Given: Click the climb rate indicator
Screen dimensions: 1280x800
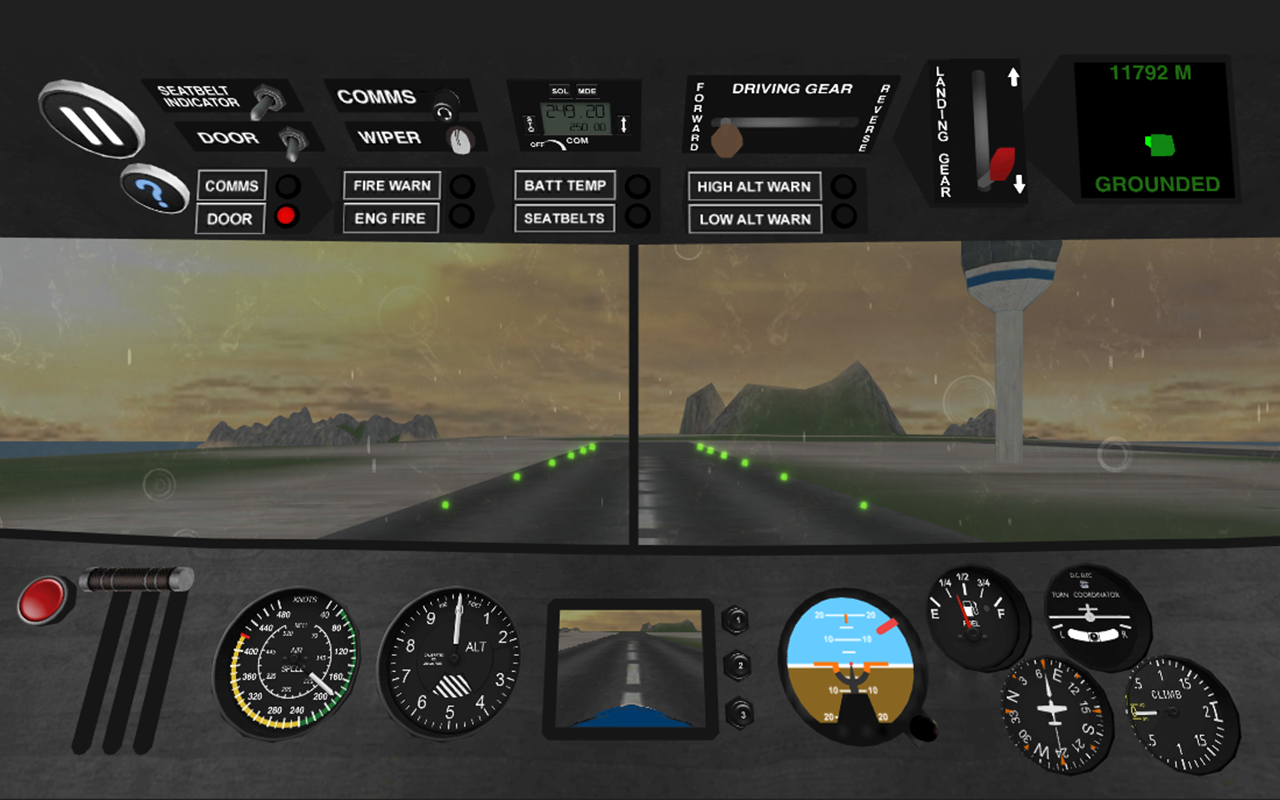Looking at the screenshot, I should click(x=1172, y=712).
